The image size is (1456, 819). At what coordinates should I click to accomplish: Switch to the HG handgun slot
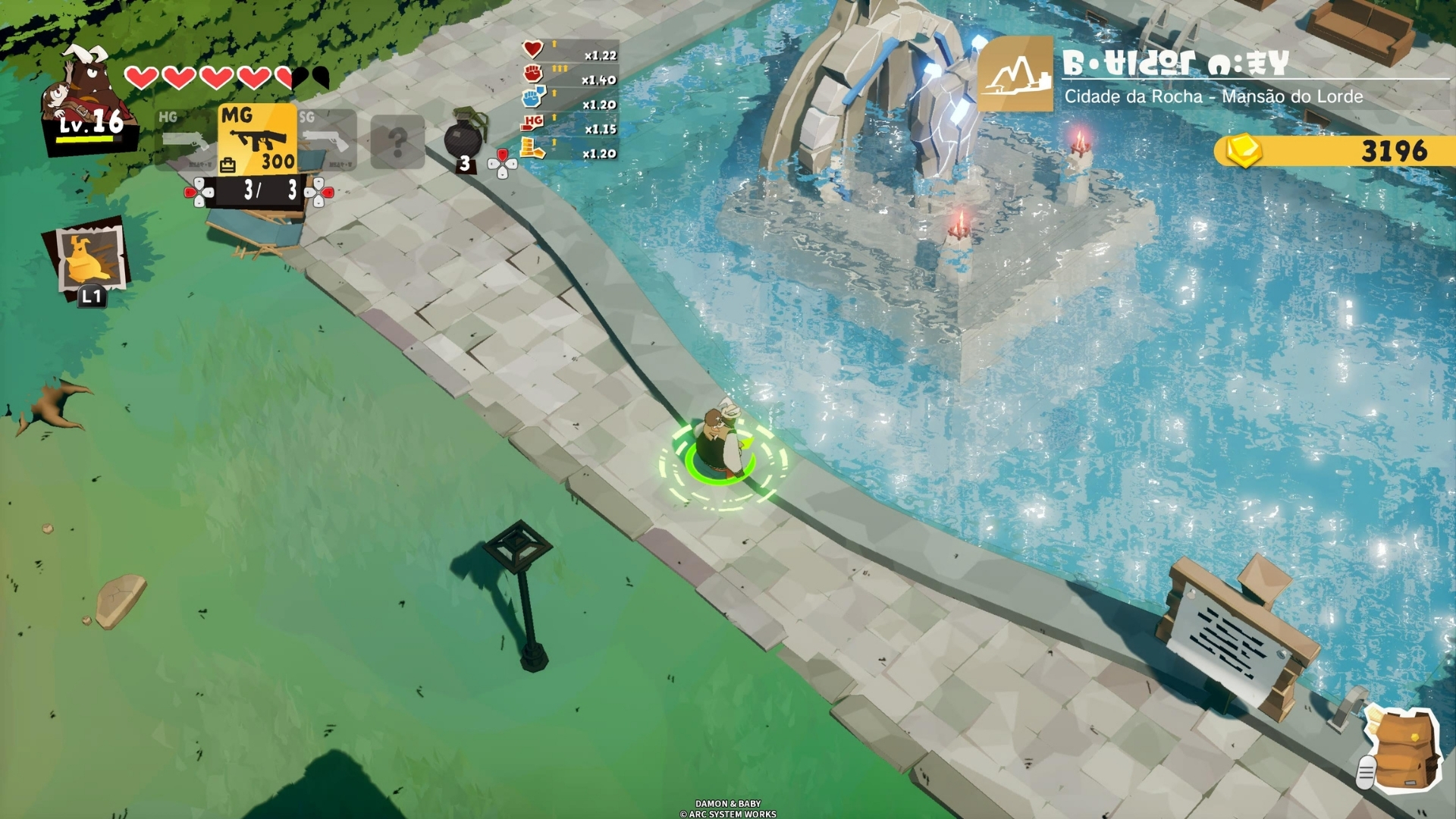(x=184, y=138)
